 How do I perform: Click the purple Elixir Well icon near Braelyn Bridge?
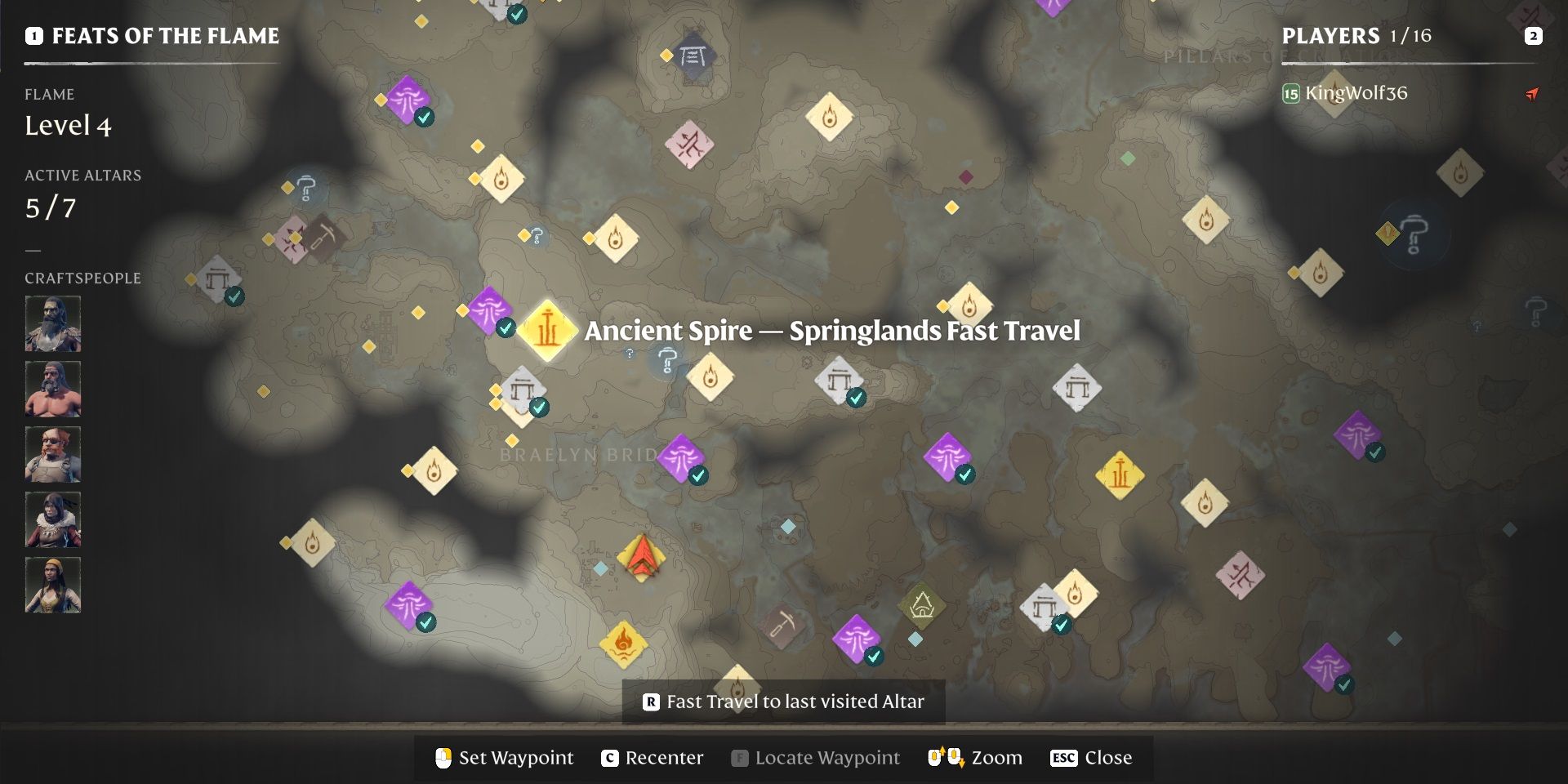682,457
